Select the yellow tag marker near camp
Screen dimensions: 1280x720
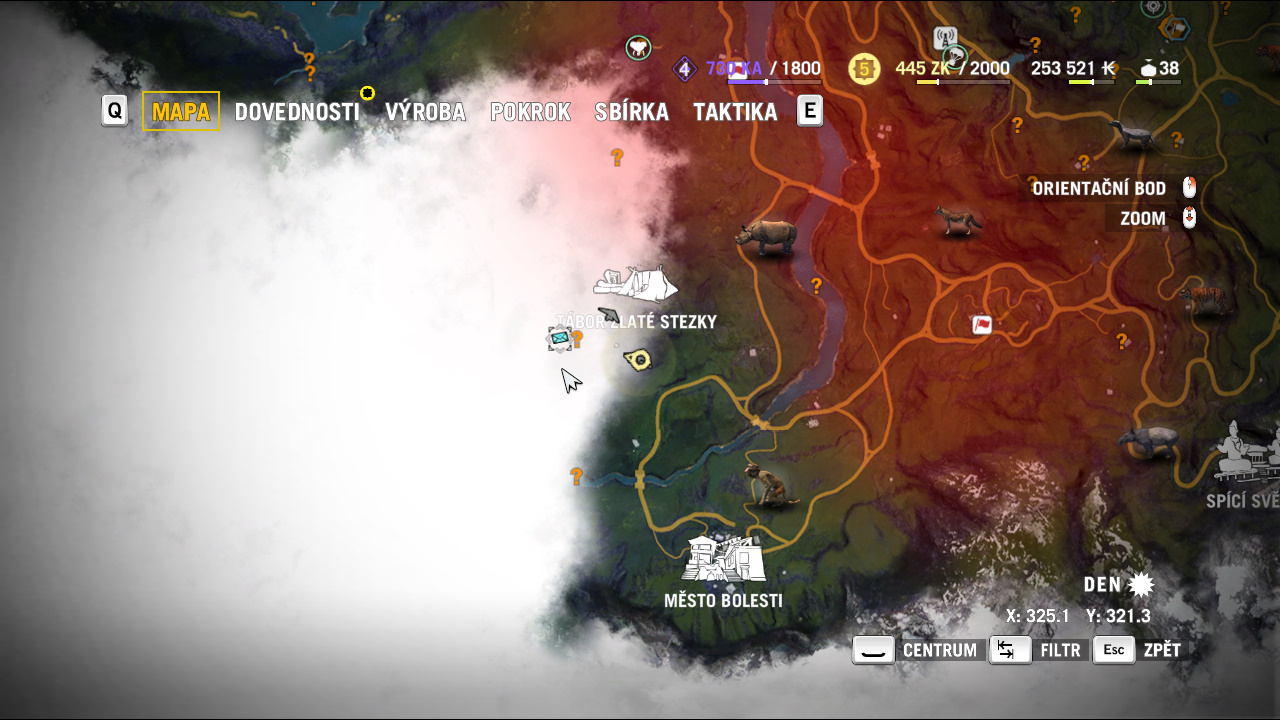637,358
